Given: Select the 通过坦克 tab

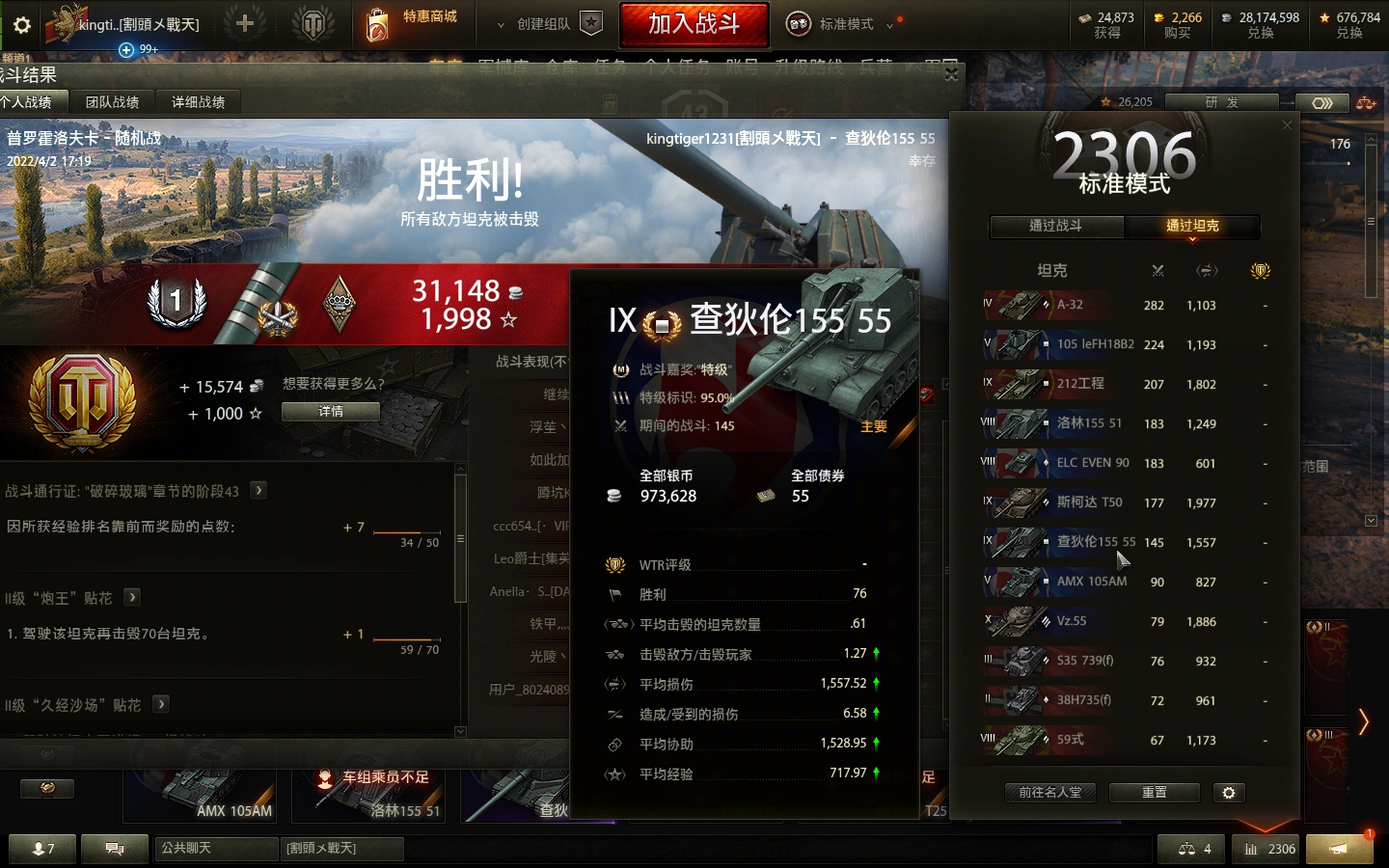Looking at the screenshot, I should [x=1192, y=226].
